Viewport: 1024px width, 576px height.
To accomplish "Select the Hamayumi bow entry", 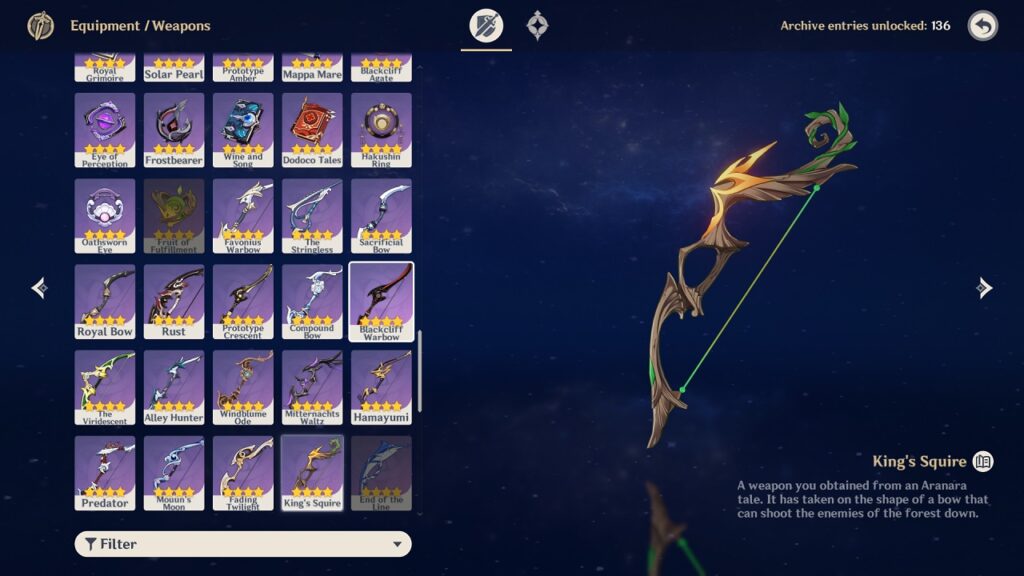I will point(381,387).
